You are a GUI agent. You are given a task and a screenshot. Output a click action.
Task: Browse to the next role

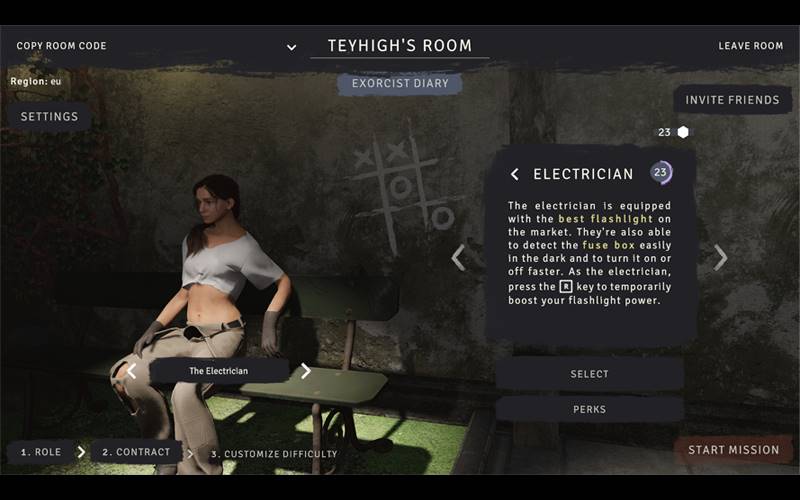coord(720,258)
